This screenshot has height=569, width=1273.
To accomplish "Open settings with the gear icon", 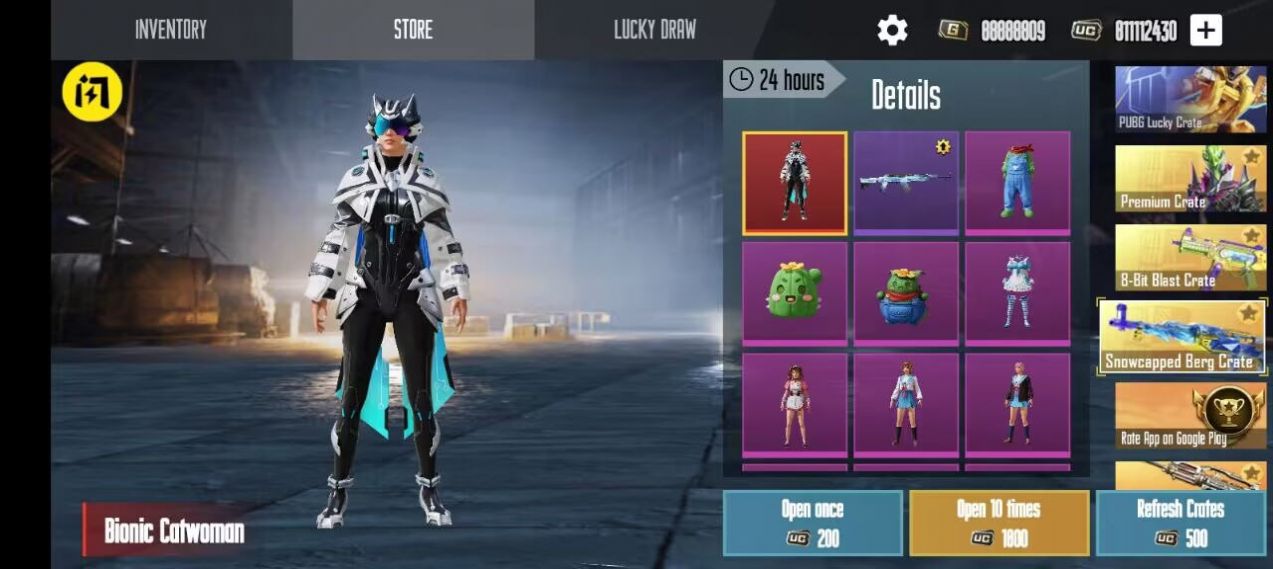I will click(892, 31).
